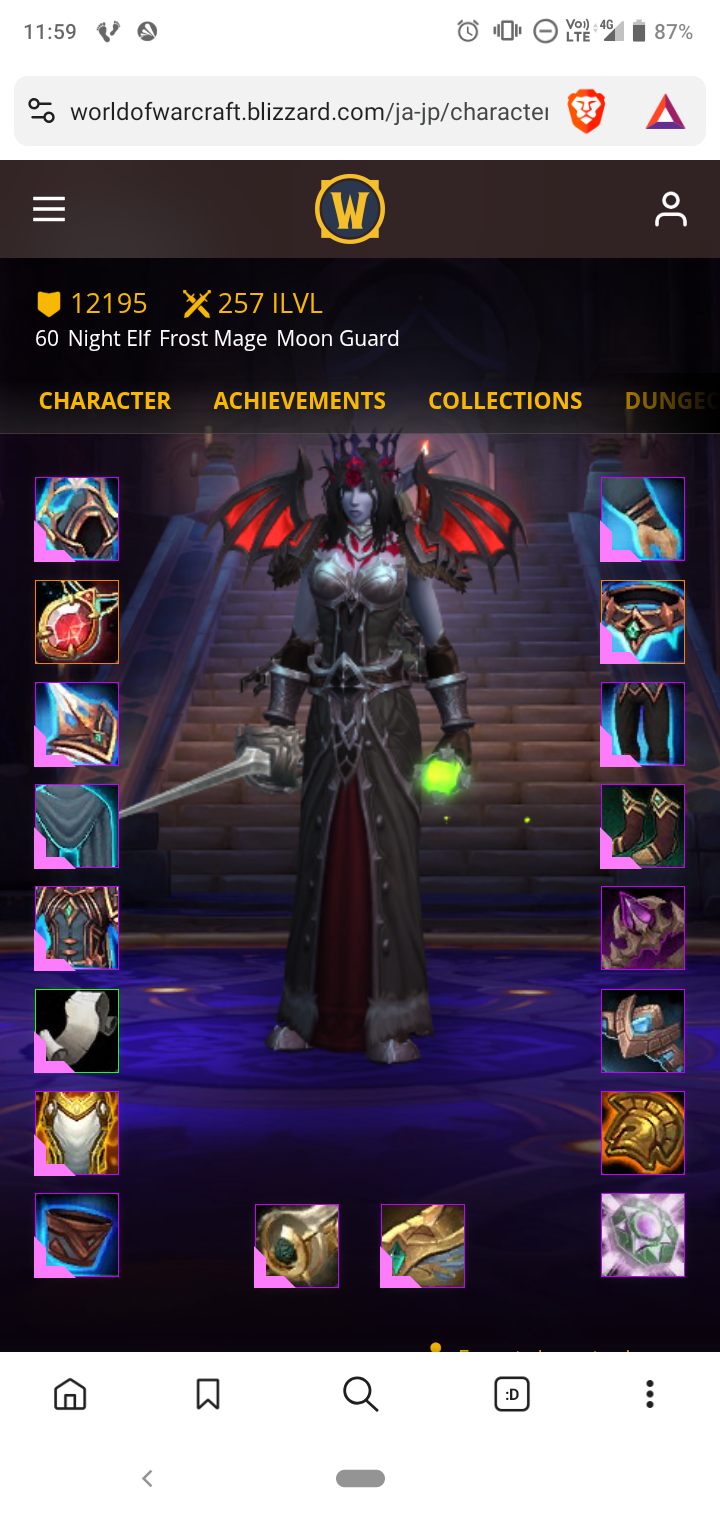This screenshot has height=1520, width=720.
Task: View the dark leggings equipment slot
Action: [x=643, y=724]
